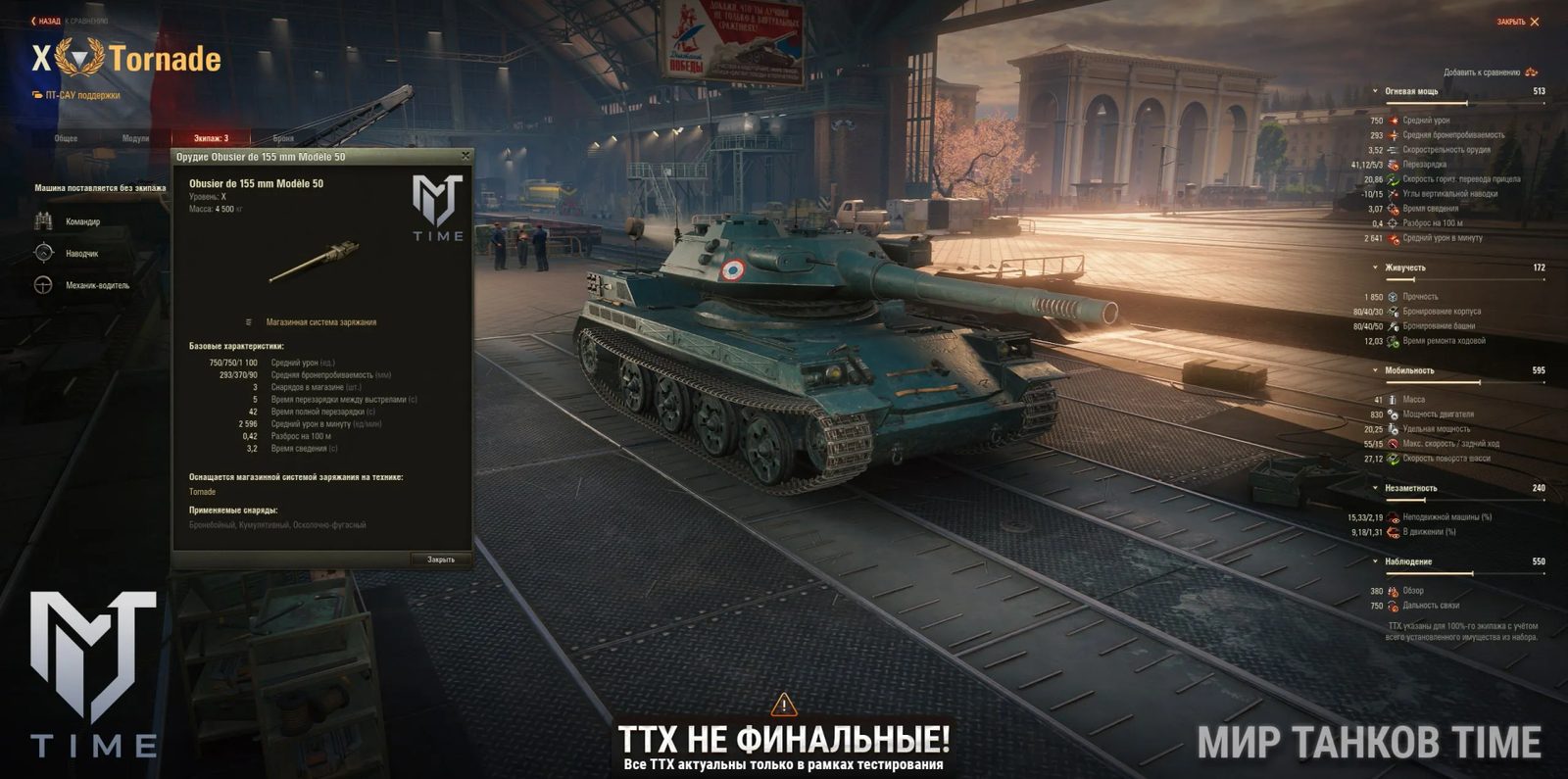
Task: Click the Мощность двигателя engine icon
Action: [1393, 414]
